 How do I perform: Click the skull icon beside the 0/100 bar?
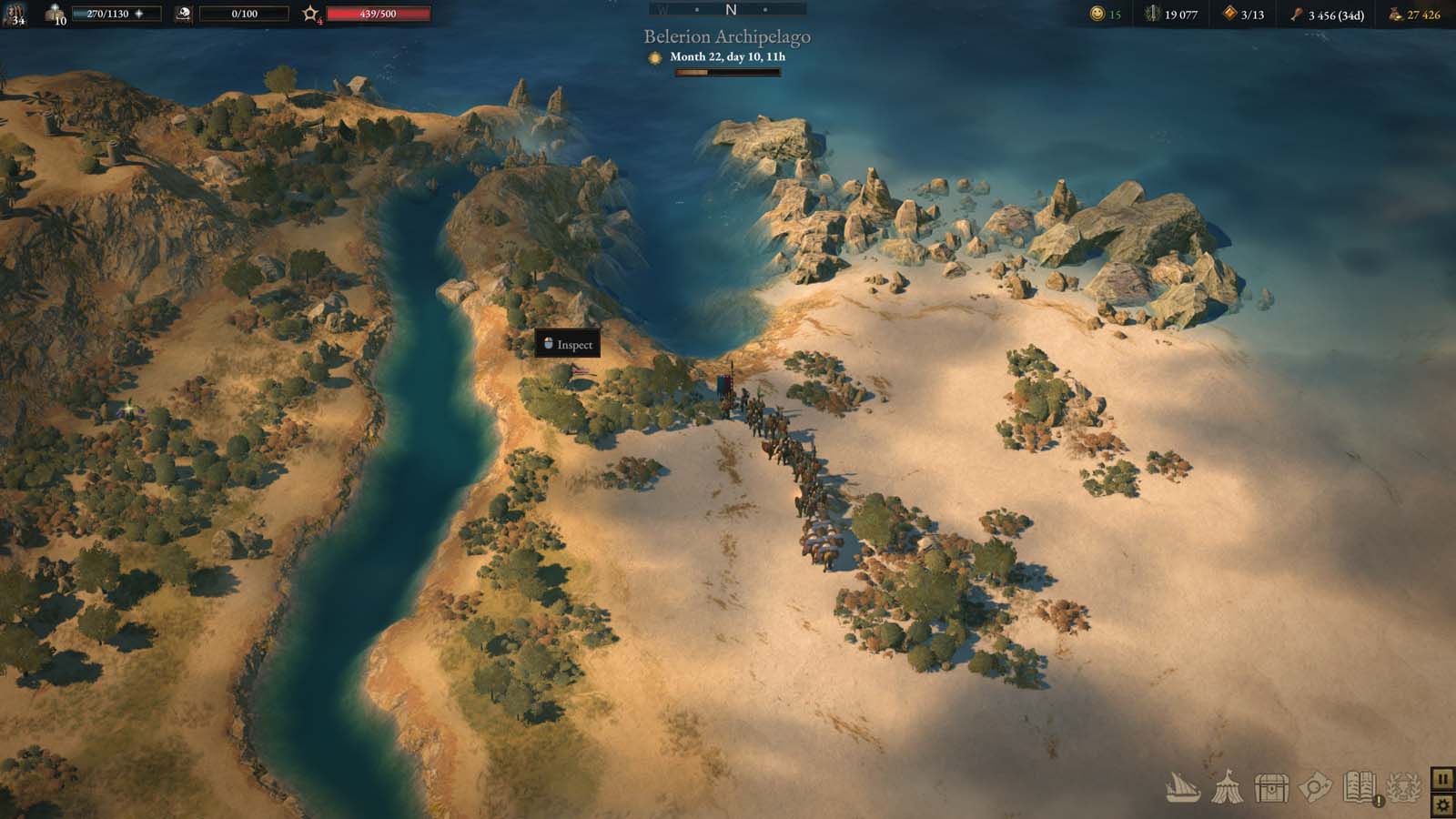tap(183, 14)
